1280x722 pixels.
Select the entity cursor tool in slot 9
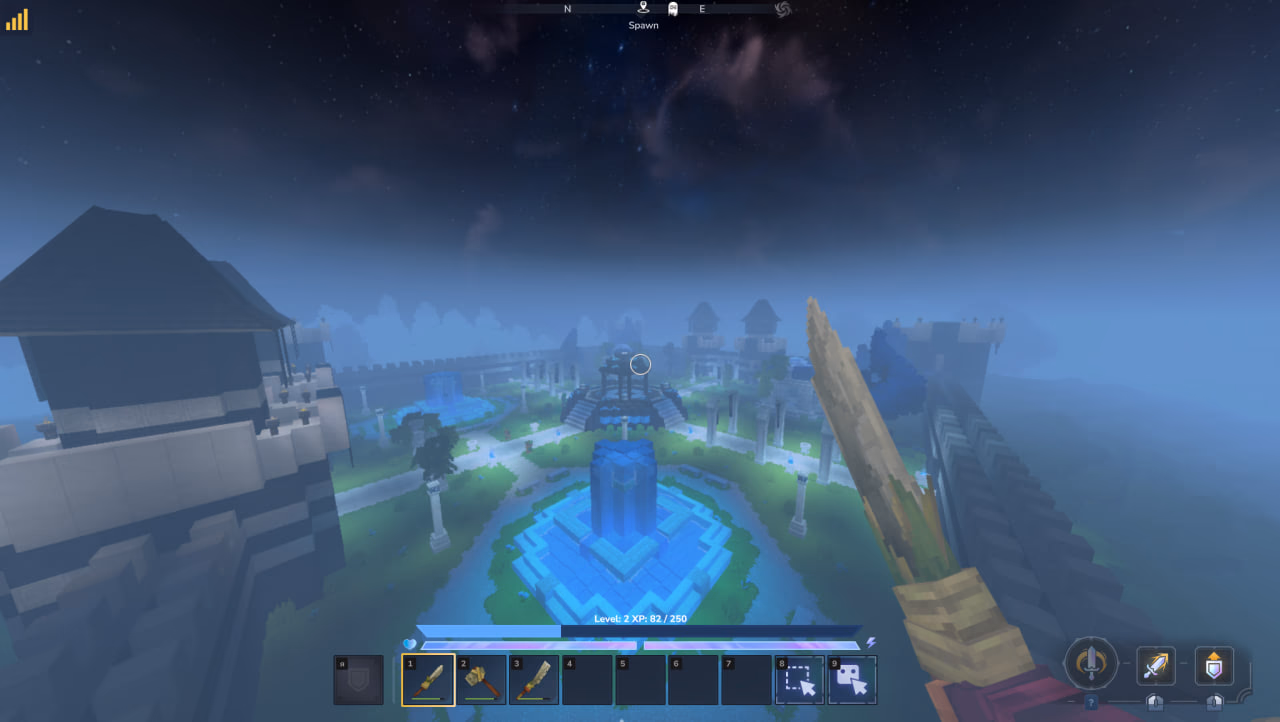pos(852,680)
